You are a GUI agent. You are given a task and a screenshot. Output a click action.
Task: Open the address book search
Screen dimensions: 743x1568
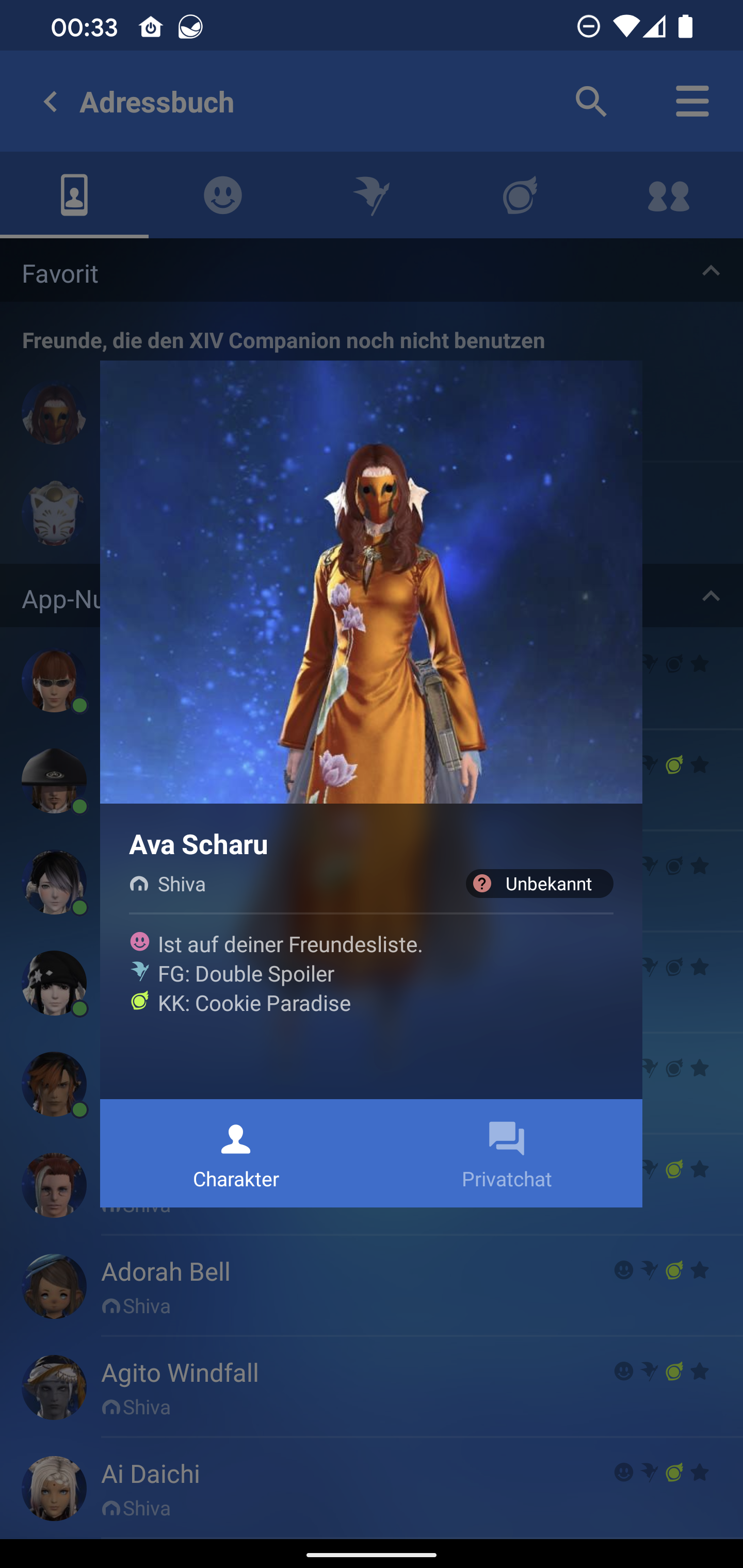(x=591, y=101)
